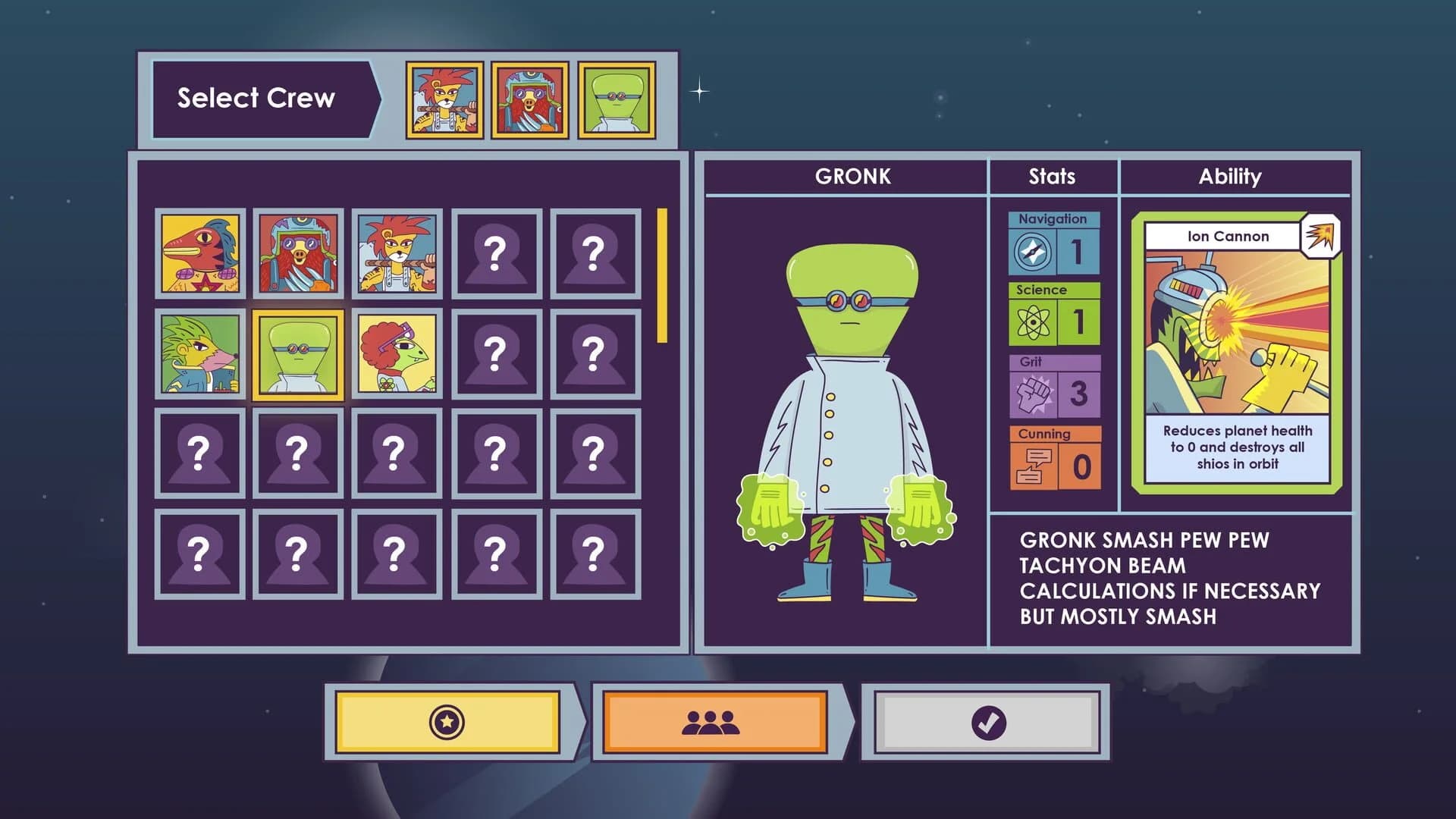
Task: Select the dinosaur with sunglasses crew member
Action: 397,353
